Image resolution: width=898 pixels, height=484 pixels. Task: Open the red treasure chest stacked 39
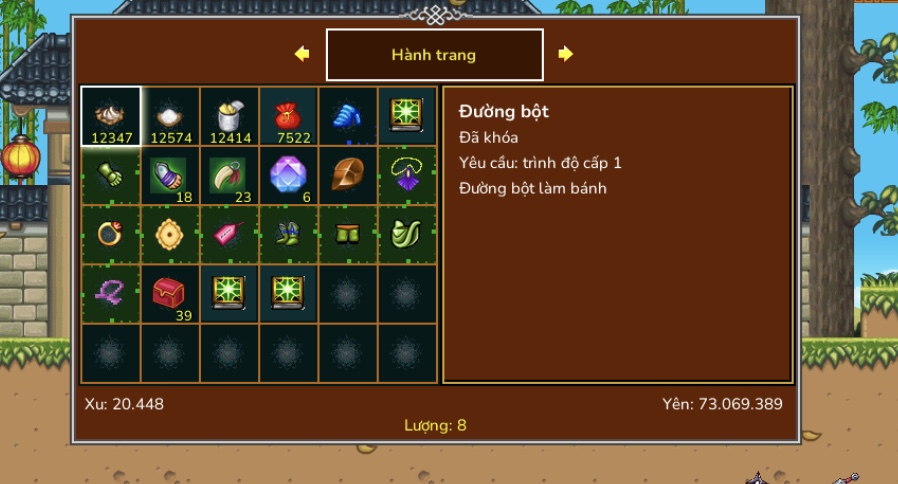tap(170, 293)
